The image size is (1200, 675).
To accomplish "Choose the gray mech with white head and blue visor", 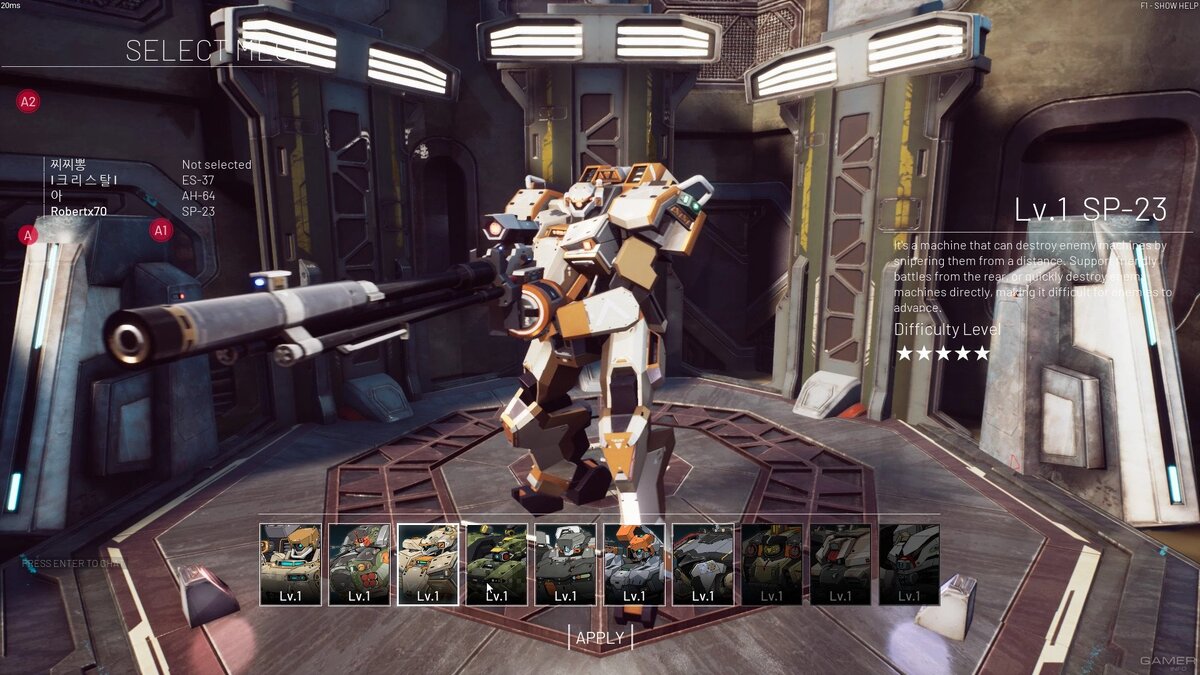I will coord(565,564).
